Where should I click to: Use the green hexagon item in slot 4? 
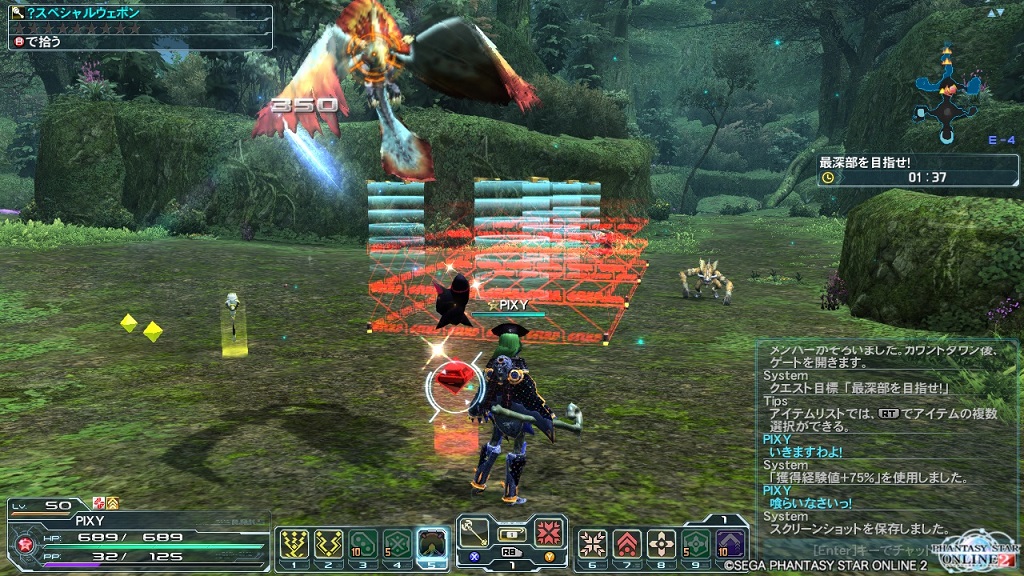point(397,544)
